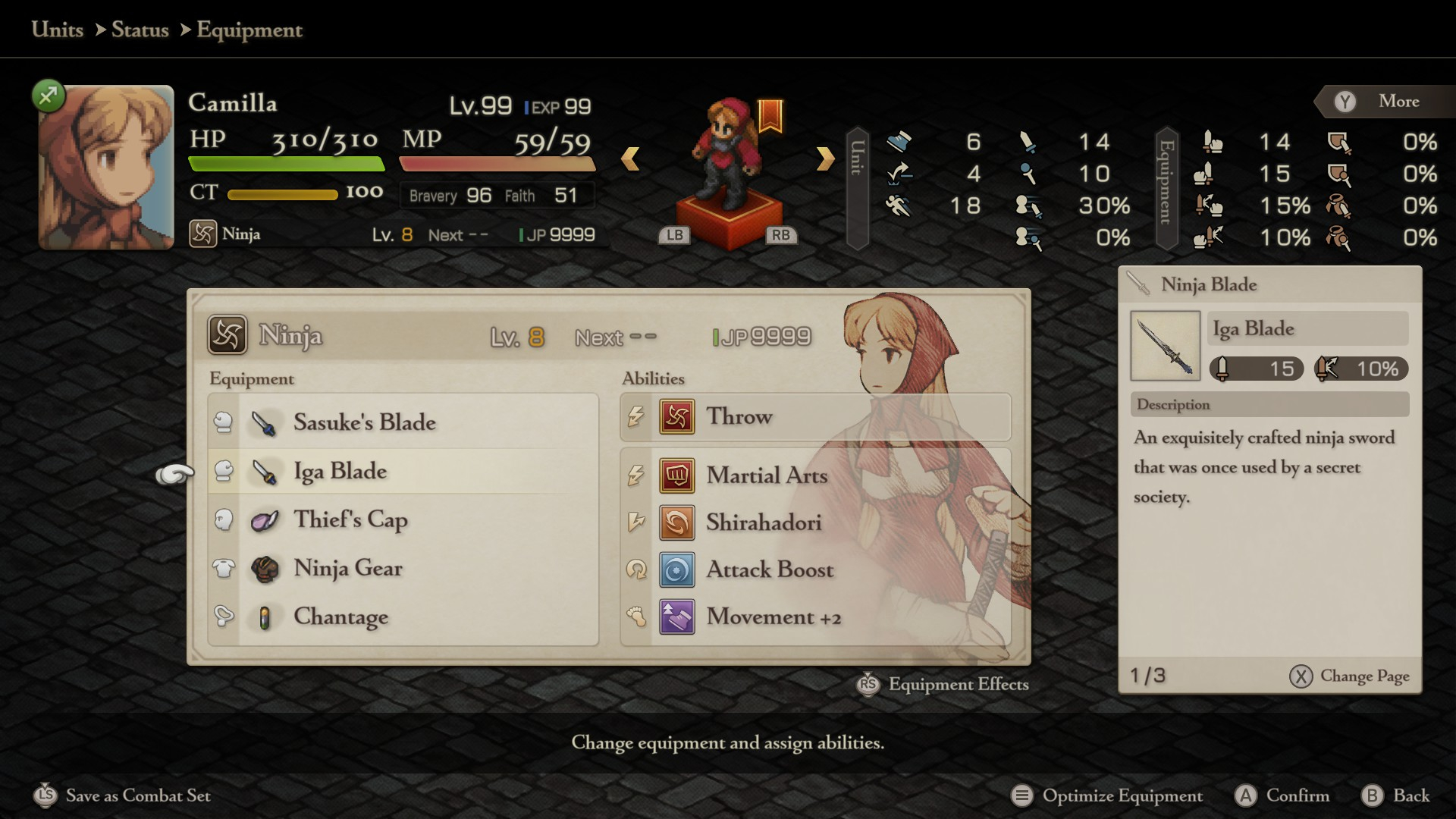The image size is (1456, 819).
Task: Select the Martial Arts secondary ability
Action: pyautogui.click(x=815, y=476)
